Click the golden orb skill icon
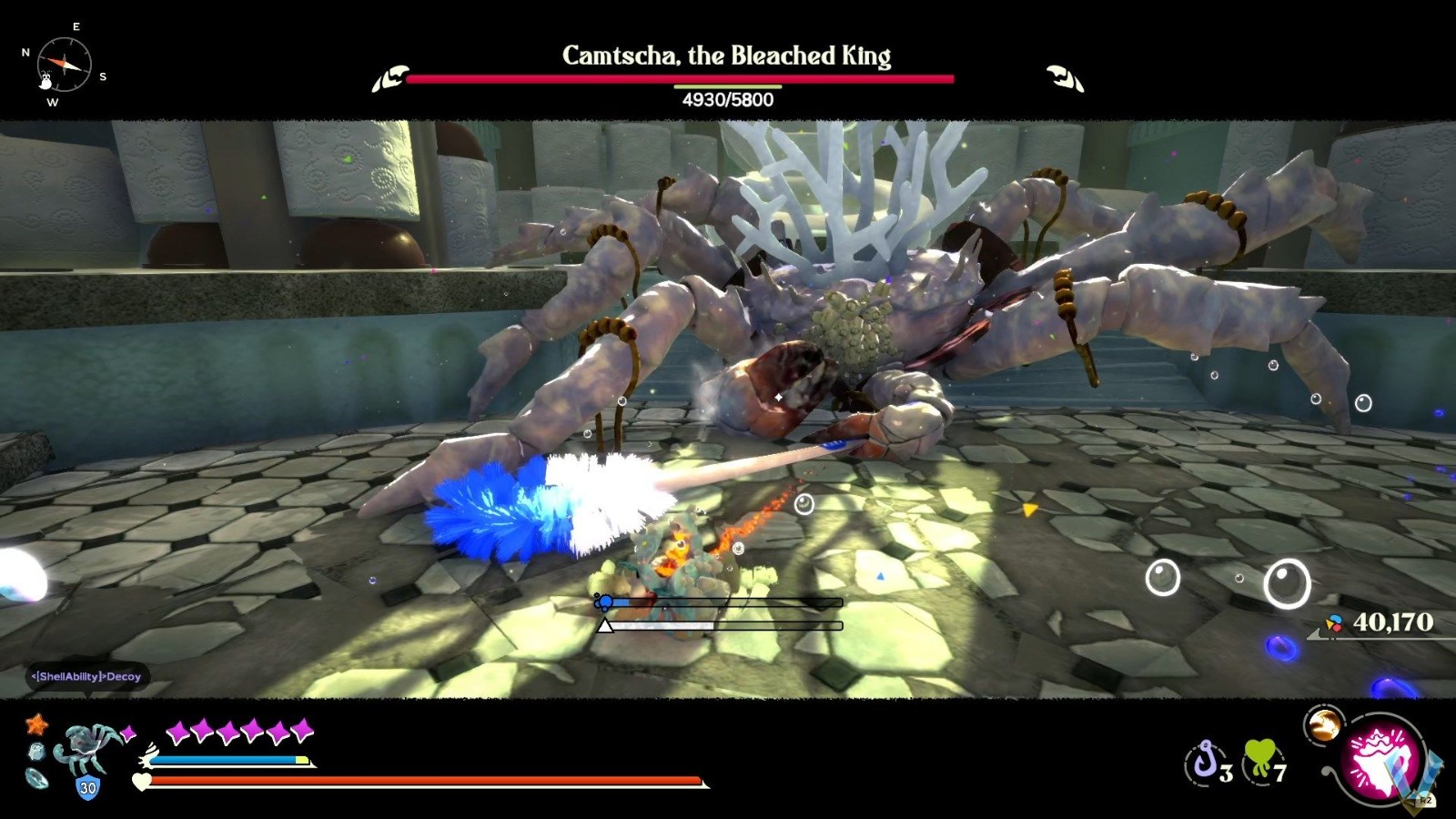Image resolution: width=1456 pixels, height=819 pixels. [x=1325, y=724]
